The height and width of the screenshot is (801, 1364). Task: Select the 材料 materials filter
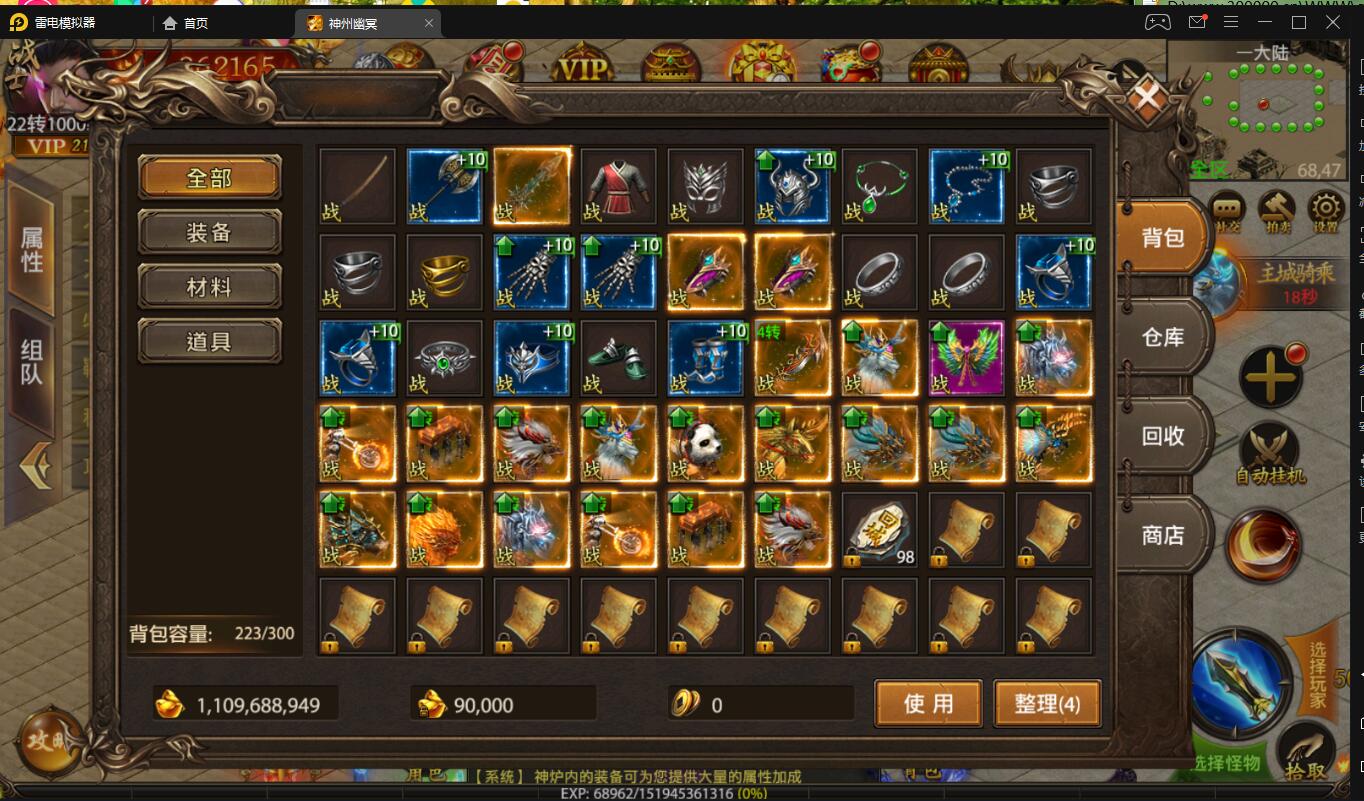point(209,285)
